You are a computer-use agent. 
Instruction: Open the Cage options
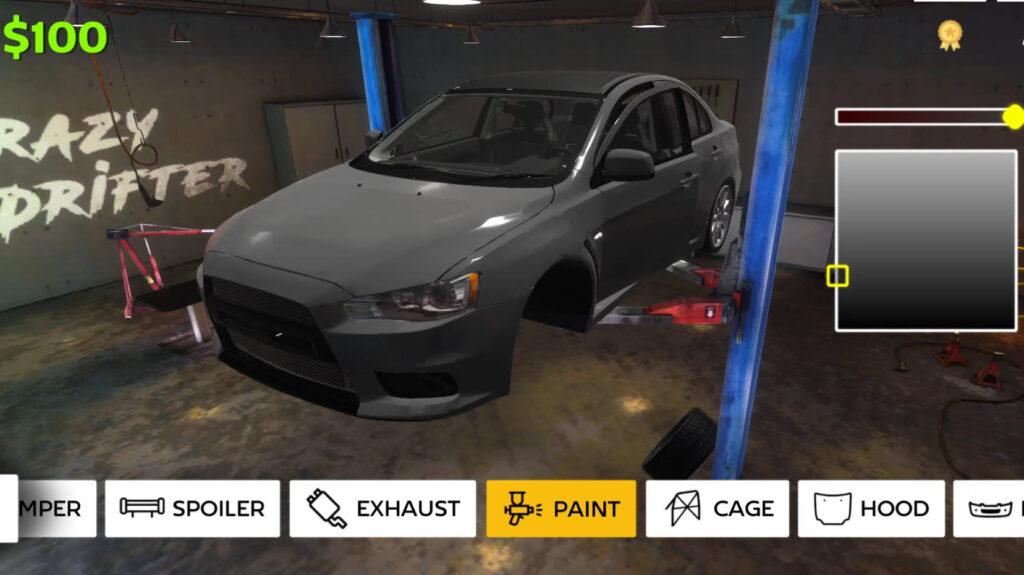[717, 508]
